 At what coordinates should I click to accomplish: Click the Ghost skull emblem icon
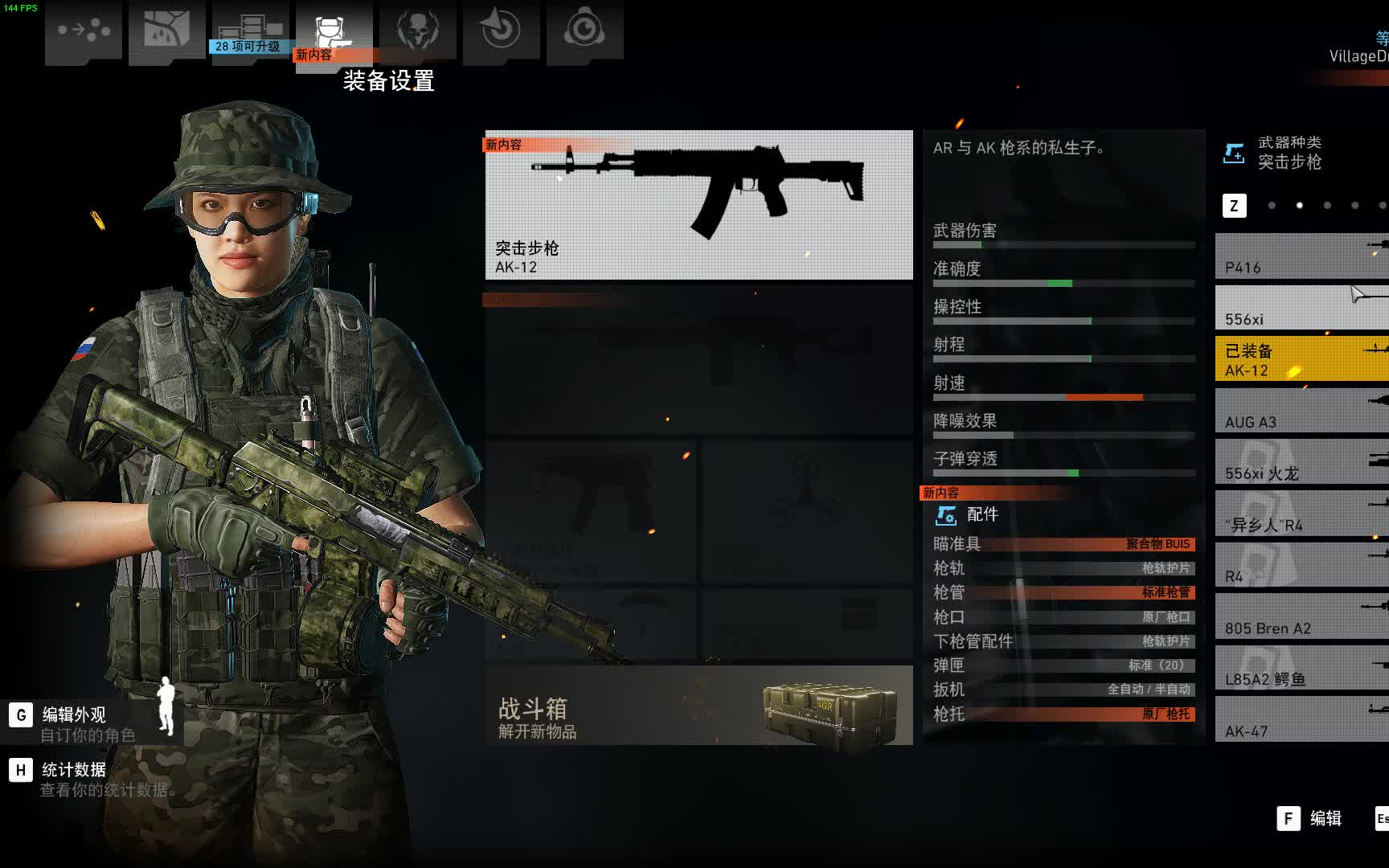pos(417,31)
